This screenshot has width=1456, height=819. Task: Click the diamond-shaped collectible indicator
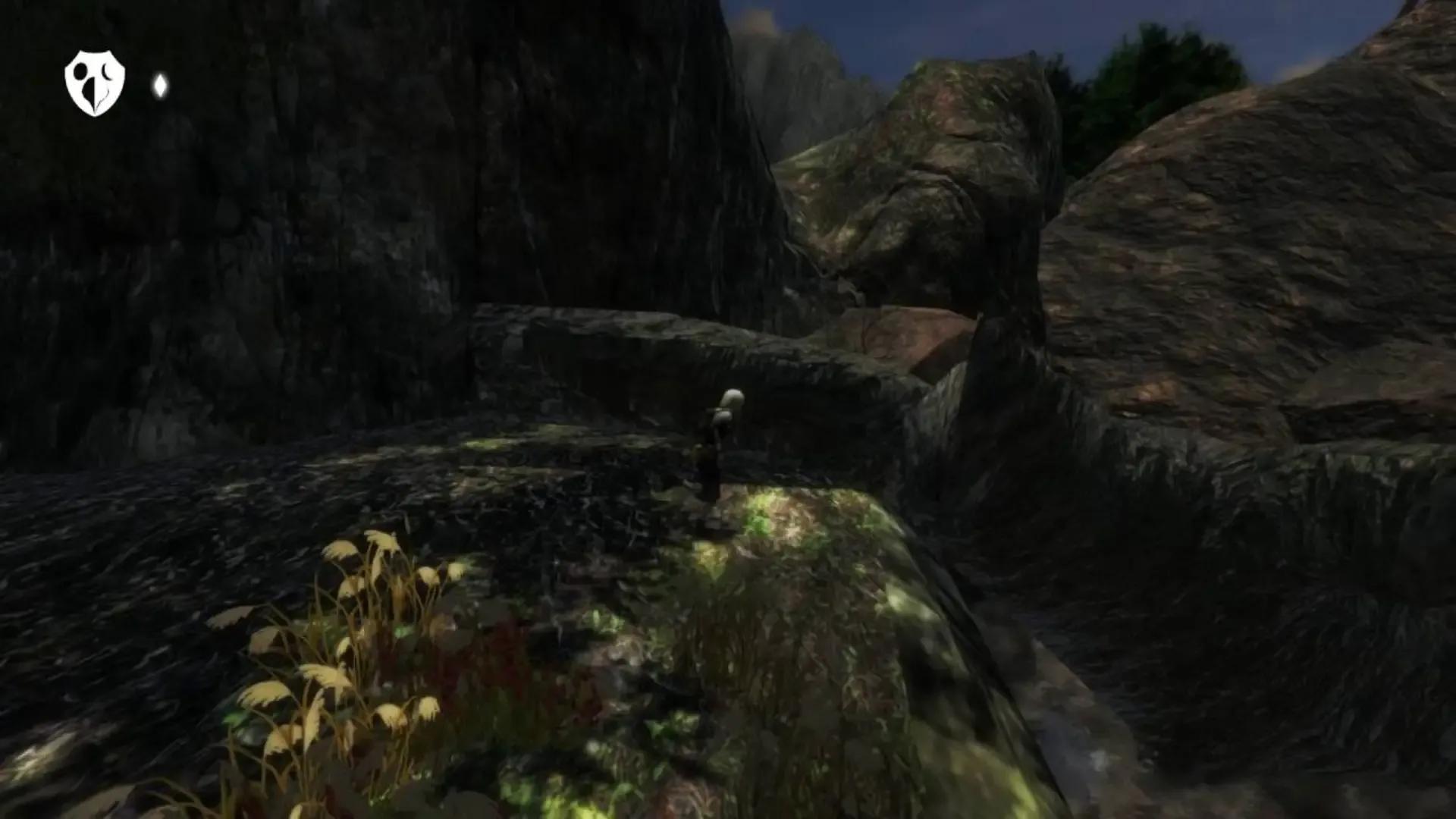pyautogui.click(x=160, y=85)
